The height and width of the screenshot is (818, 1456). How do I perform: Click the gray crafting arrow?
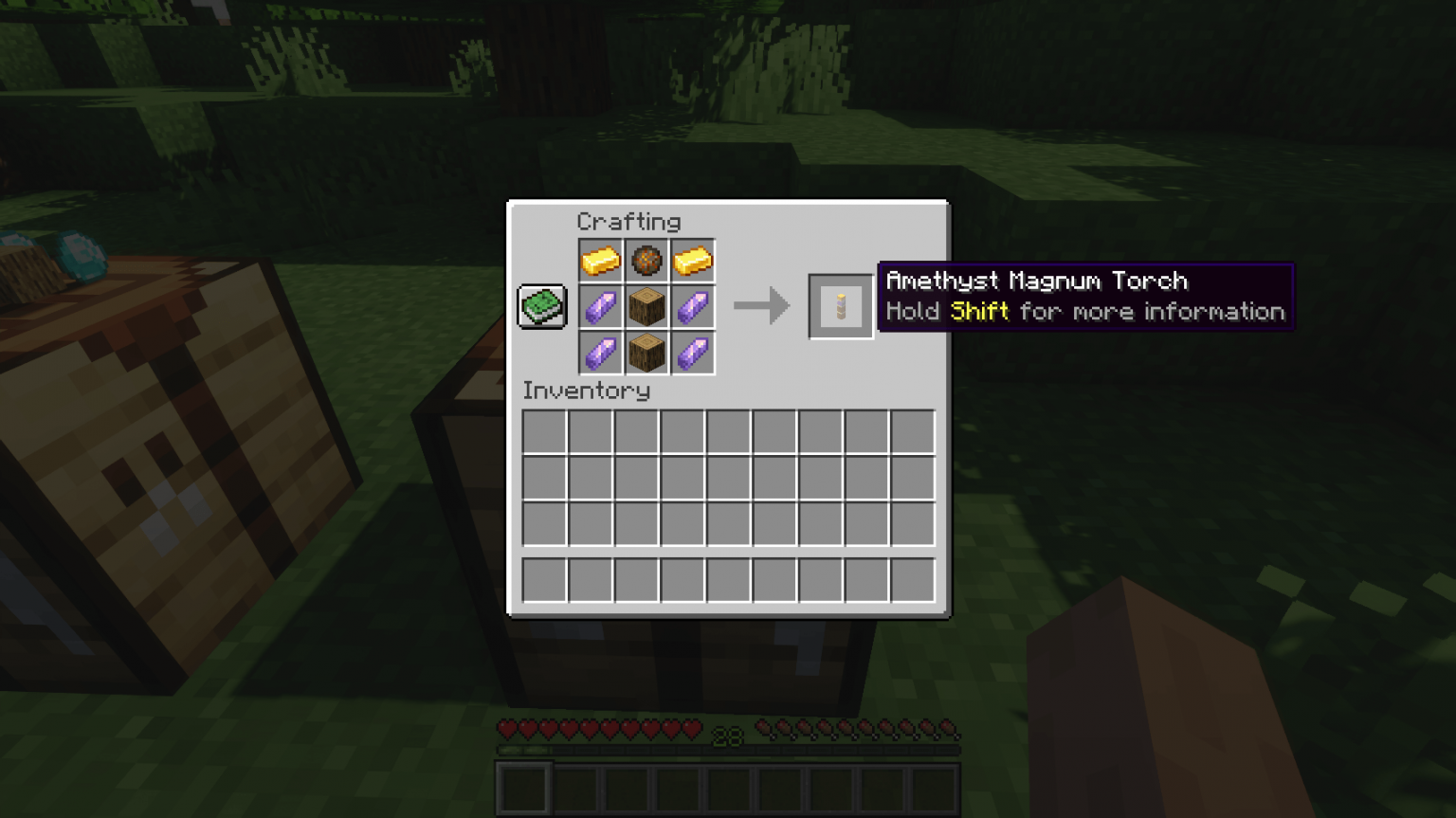[x=762, y=305]
